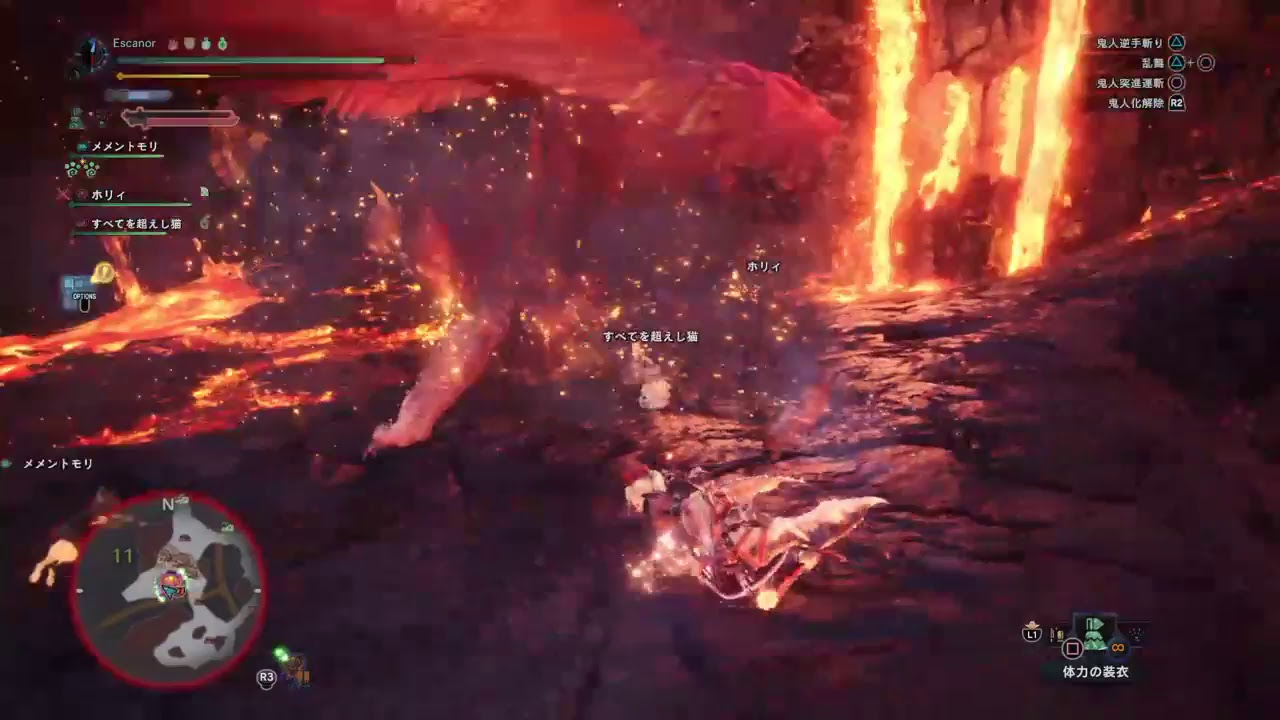The width and height of the screenshot is (1280, 720).
Task: Toggle the first buff icon next to Escanor's name
Action: (x=172, y=44)
